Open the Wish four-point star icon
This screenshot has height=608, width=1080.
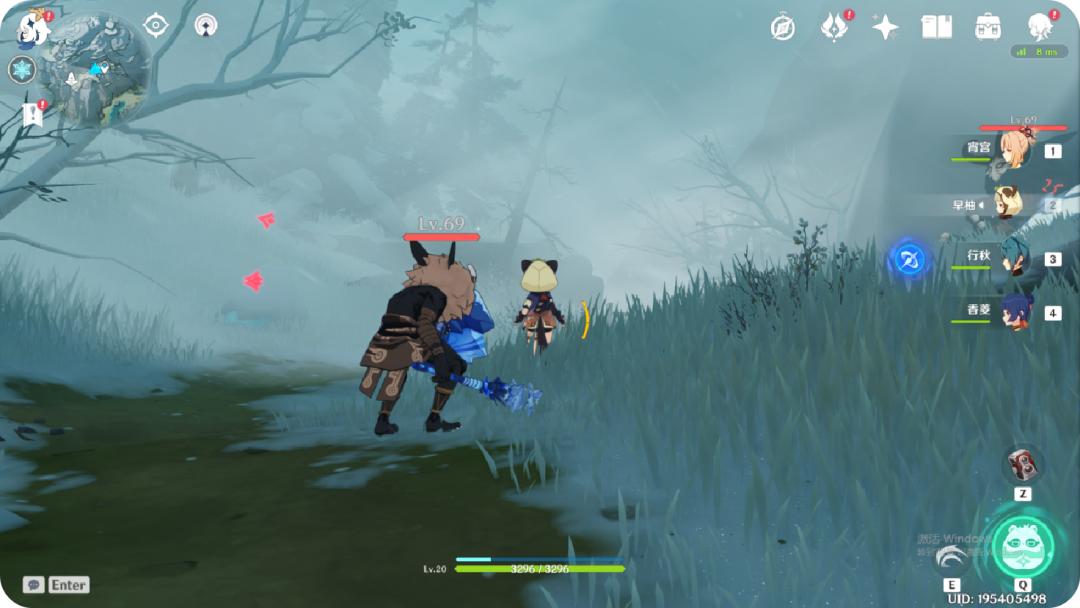click(885, 27)
